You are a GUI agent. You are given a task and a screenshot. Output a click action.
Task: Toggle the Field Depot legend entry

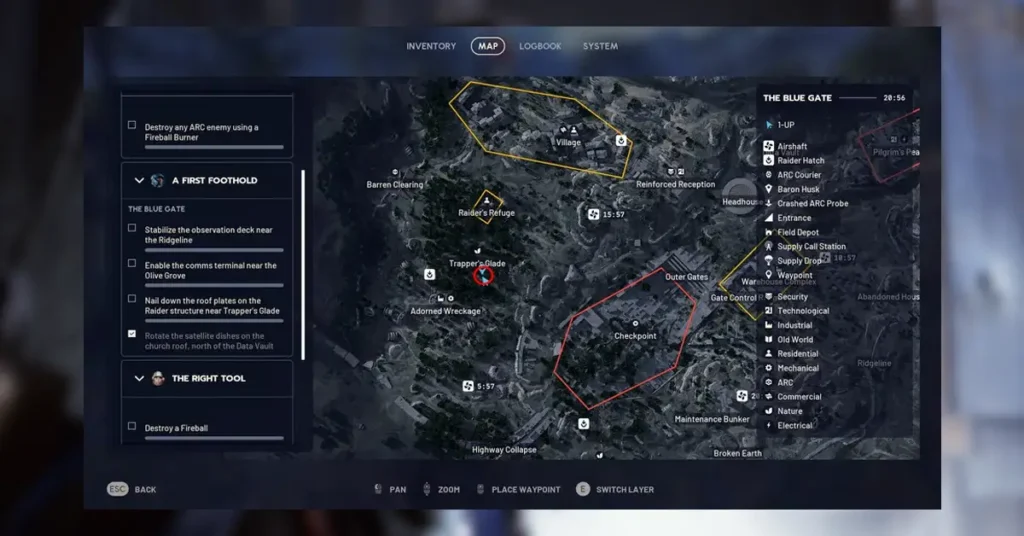(797, 232)
